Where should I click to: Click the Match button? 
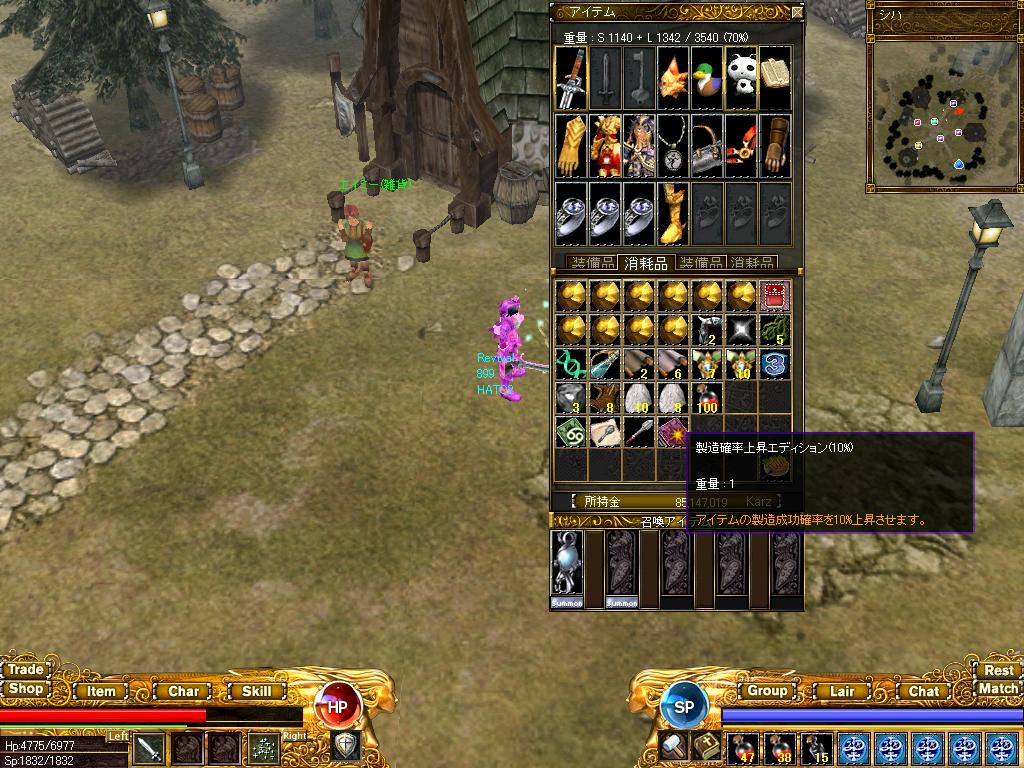[x=998, y=689]
